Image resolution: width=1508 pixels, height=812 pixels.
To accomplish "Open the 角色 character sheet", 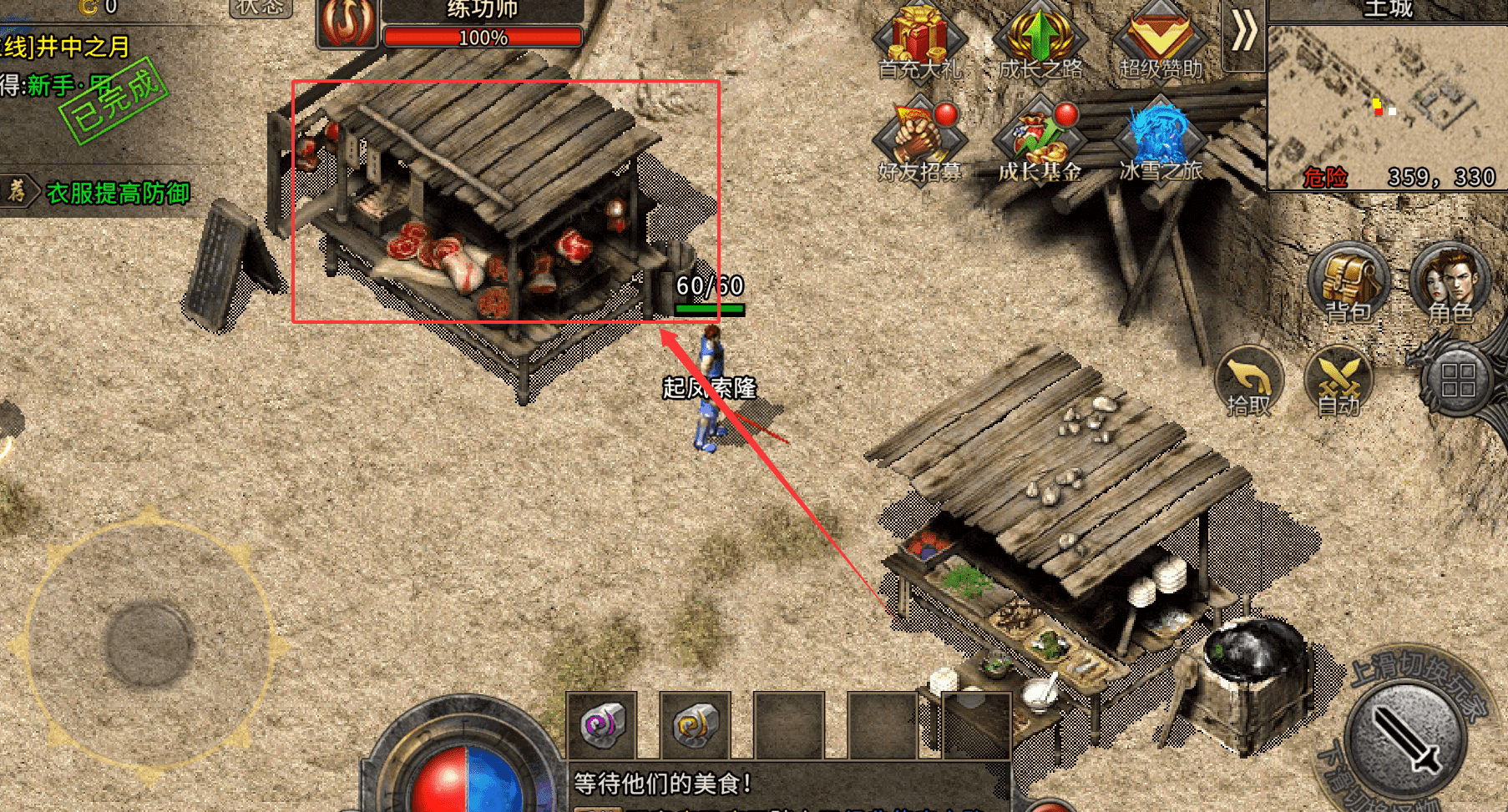I will (1450, 282).
